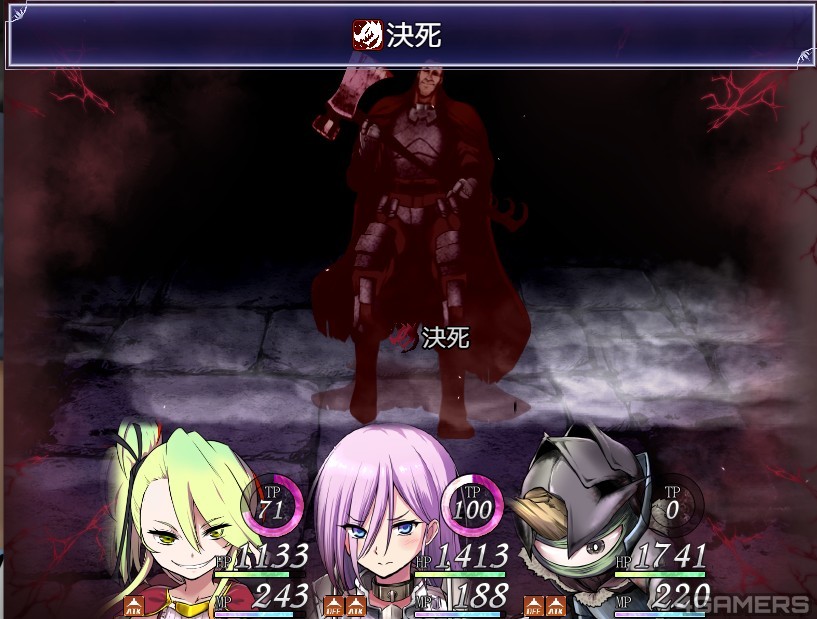Inspect the helmeted knight's DEF buff icon
Image resolution: width=817 pixels, height=619 pixels.
(x=534, y=605)
